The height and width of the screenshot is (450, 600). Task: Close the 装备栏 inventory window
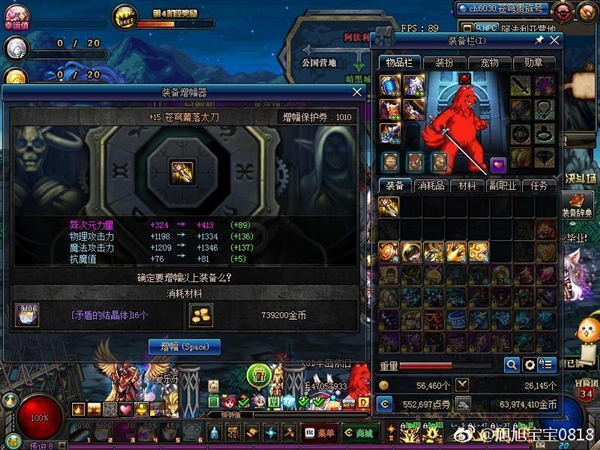pos(555,41)
